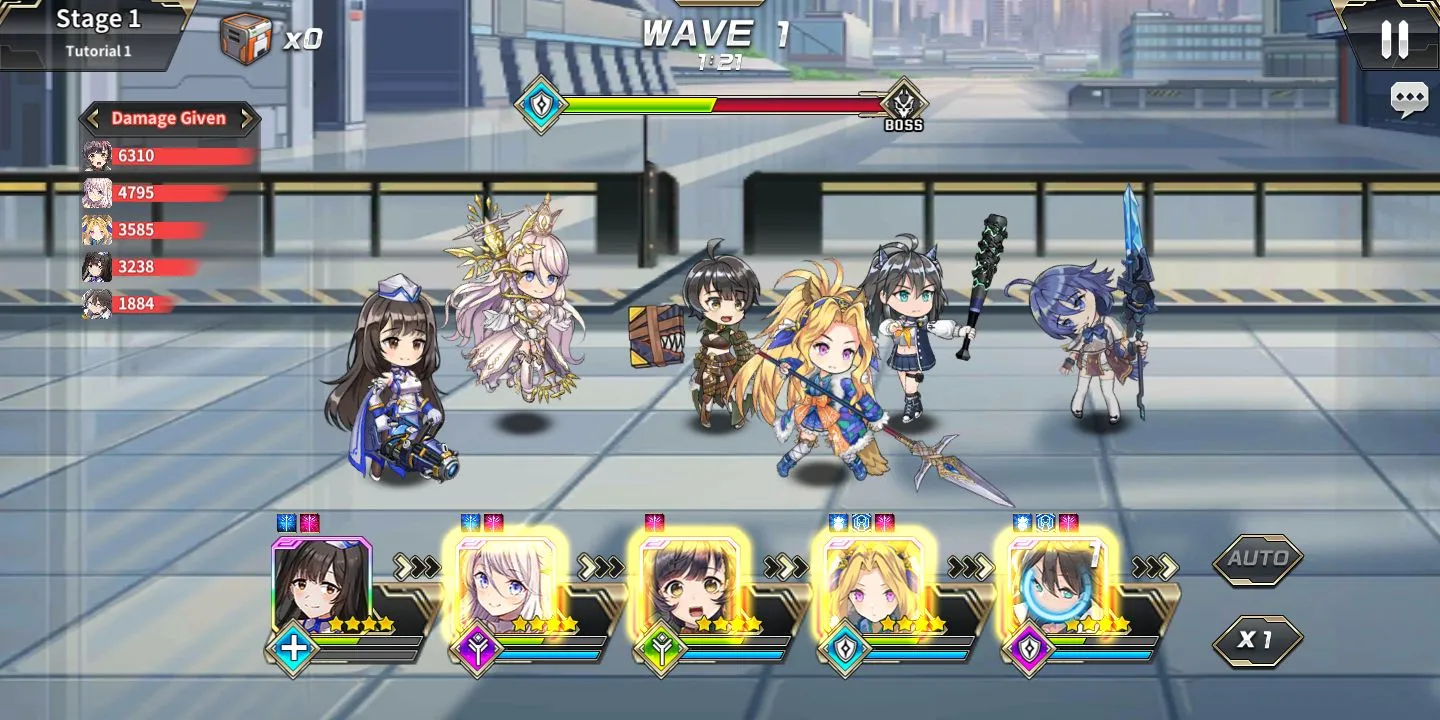Viewport: 1440px width, 720px height.
Task: Switch Damage Given panel with left arrow
Action: [x=91, y=119]
